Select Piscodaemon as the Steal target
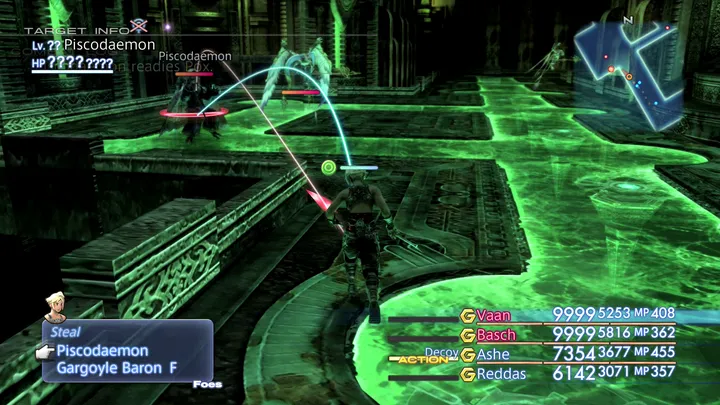Viewport: 720px width, 405px height. [102, 351]
